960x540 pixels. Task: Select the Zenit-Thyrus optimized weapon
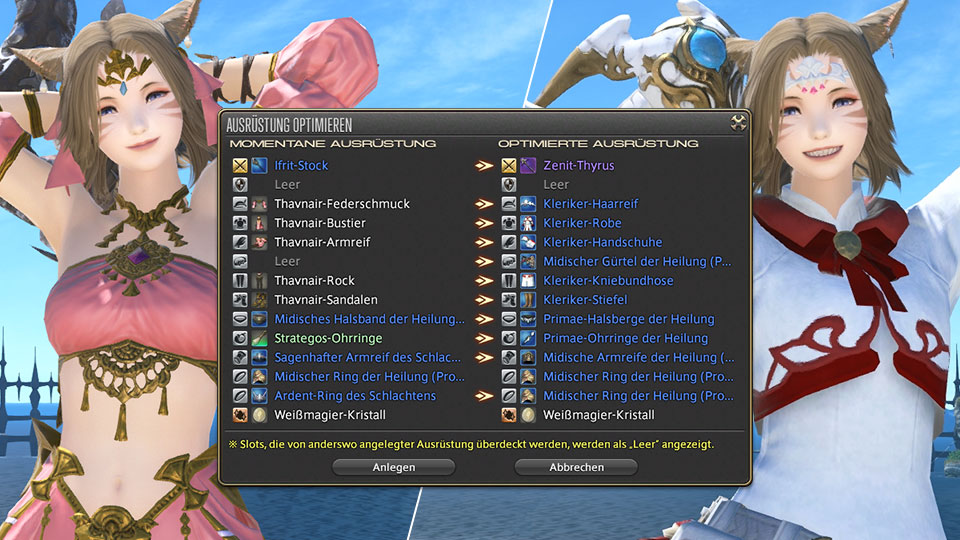point(578,166)
